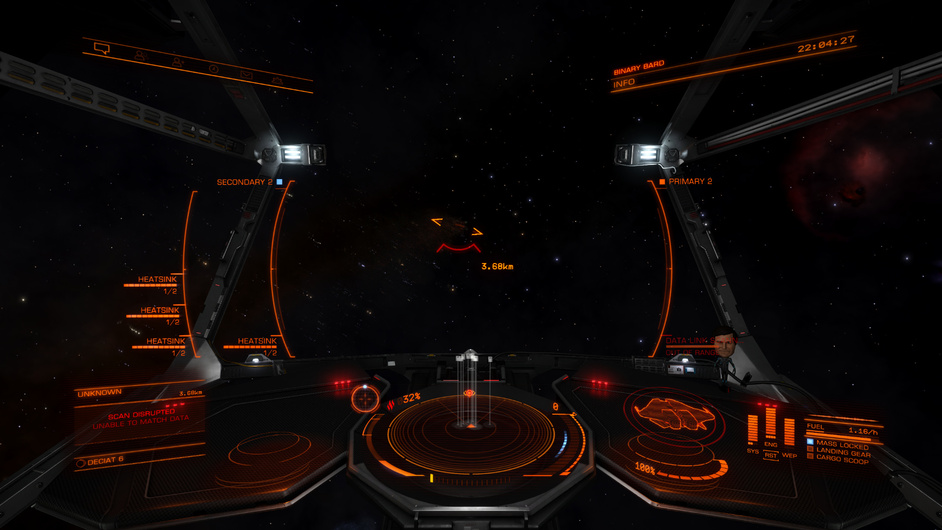Select the WEP power distributor column

[789, 430]
